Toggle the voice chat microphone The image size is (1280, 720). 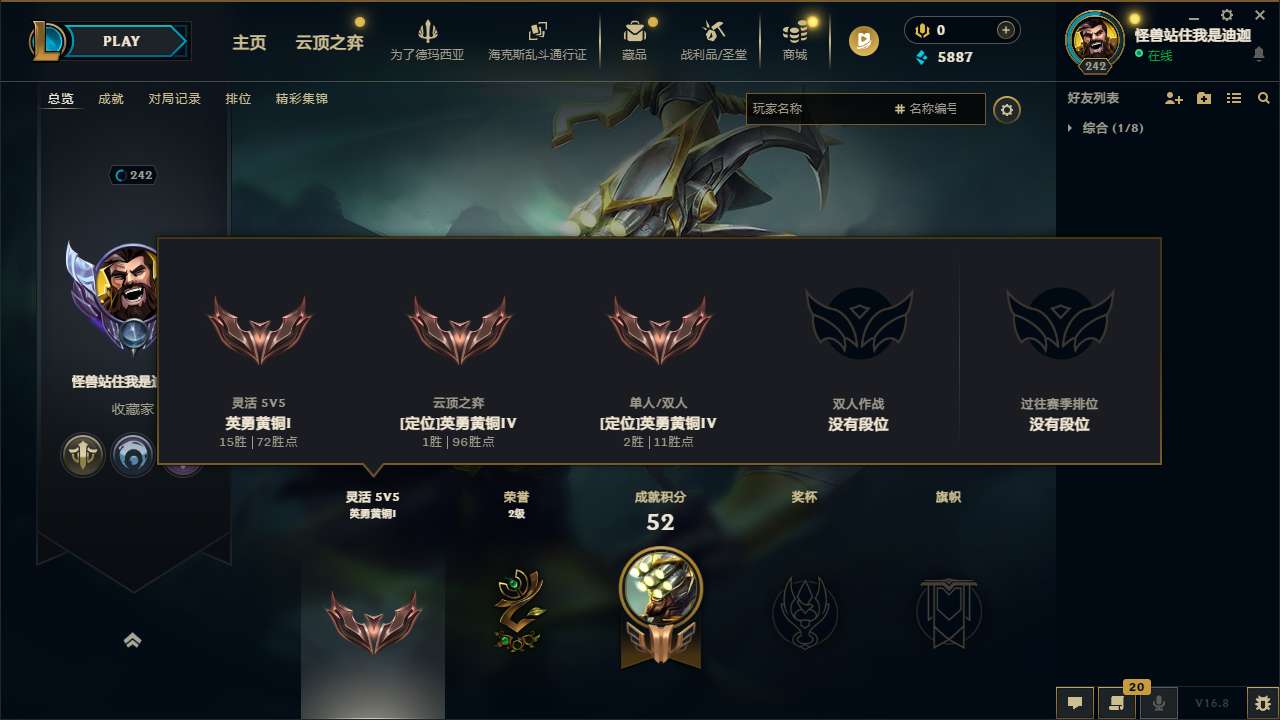1159,703
